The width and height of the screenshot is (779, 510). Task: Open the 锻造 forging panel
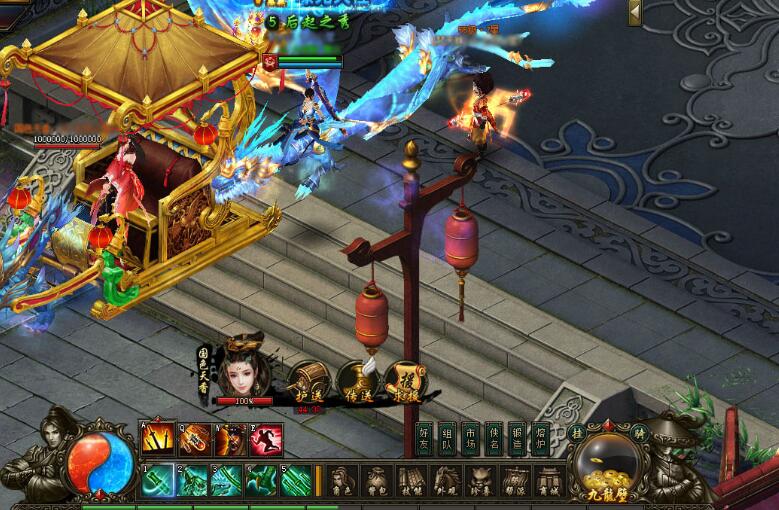516,439
